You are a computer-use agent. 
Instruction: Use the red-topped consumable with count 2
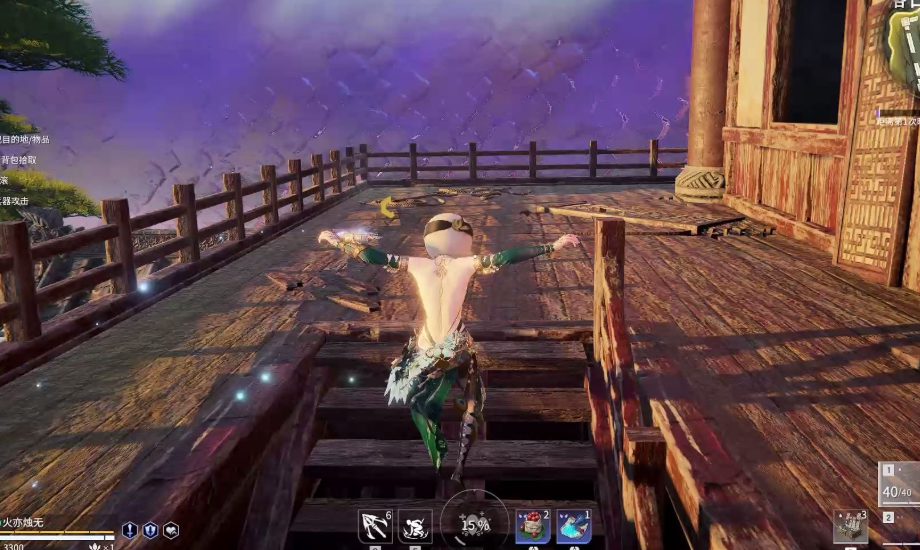[533, 526]
